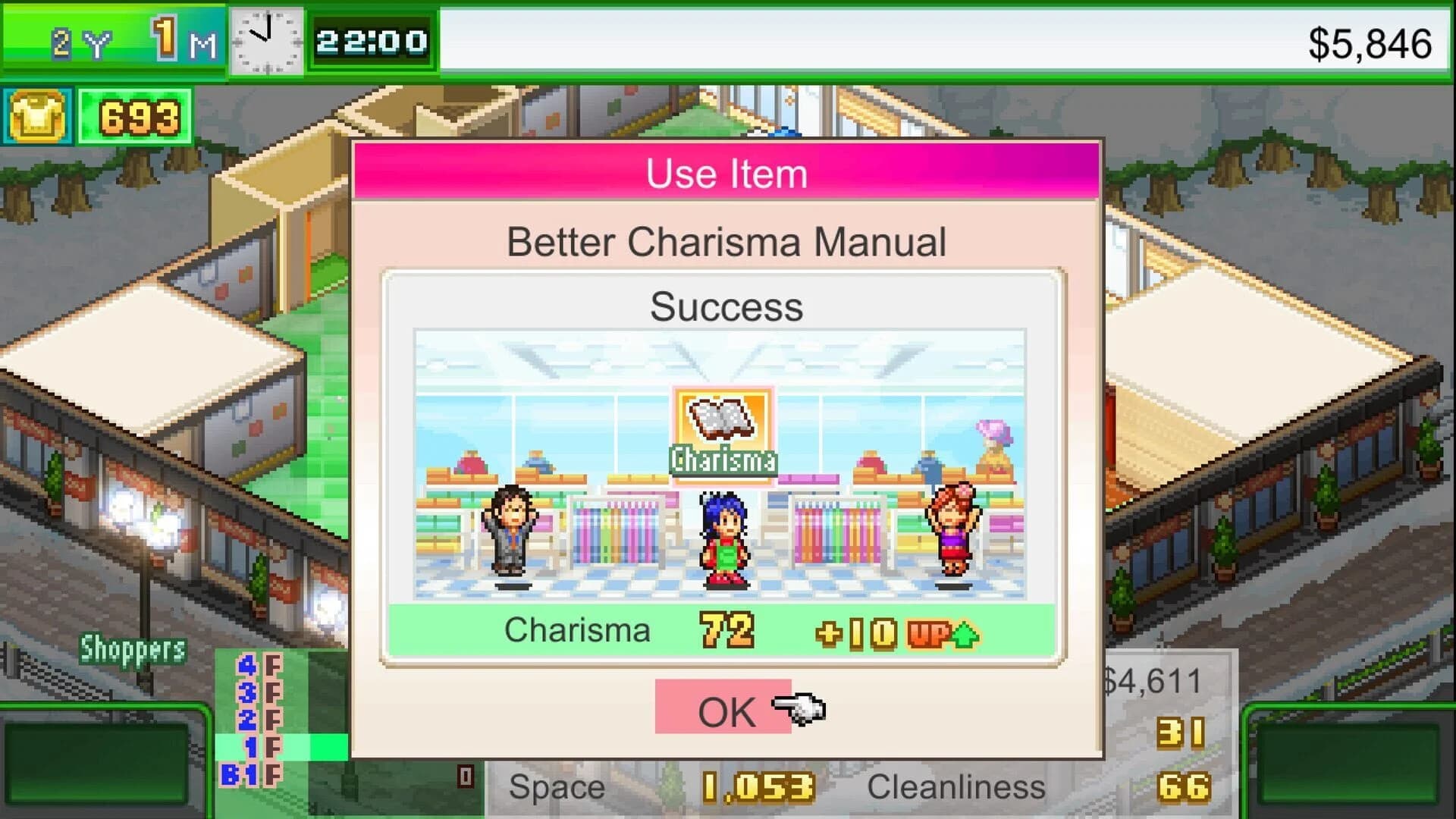Choose floor 2F on the floor selector
The image size is (1456, 819).
coord(258,720)
